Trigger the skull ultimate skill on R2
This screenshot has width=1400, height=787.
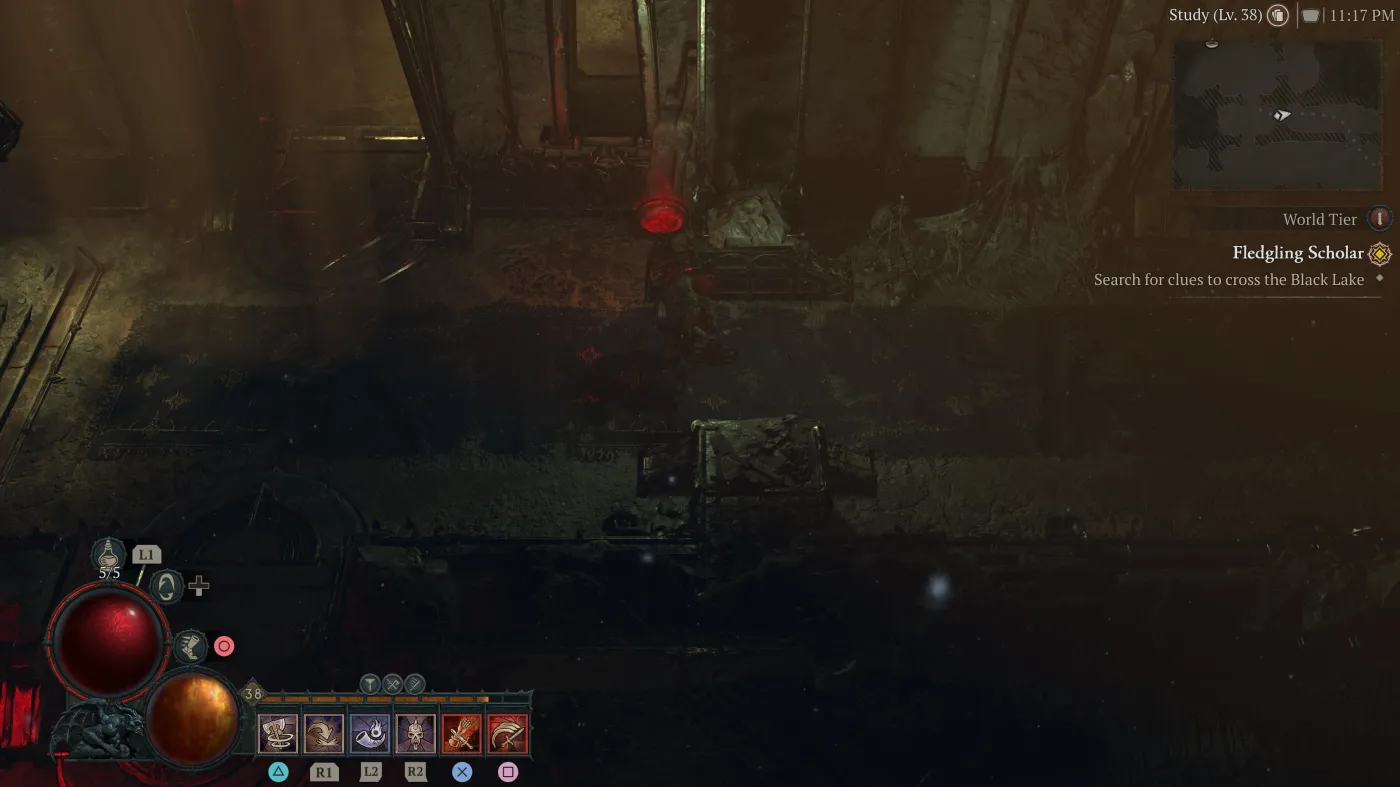tap(416, 733)
